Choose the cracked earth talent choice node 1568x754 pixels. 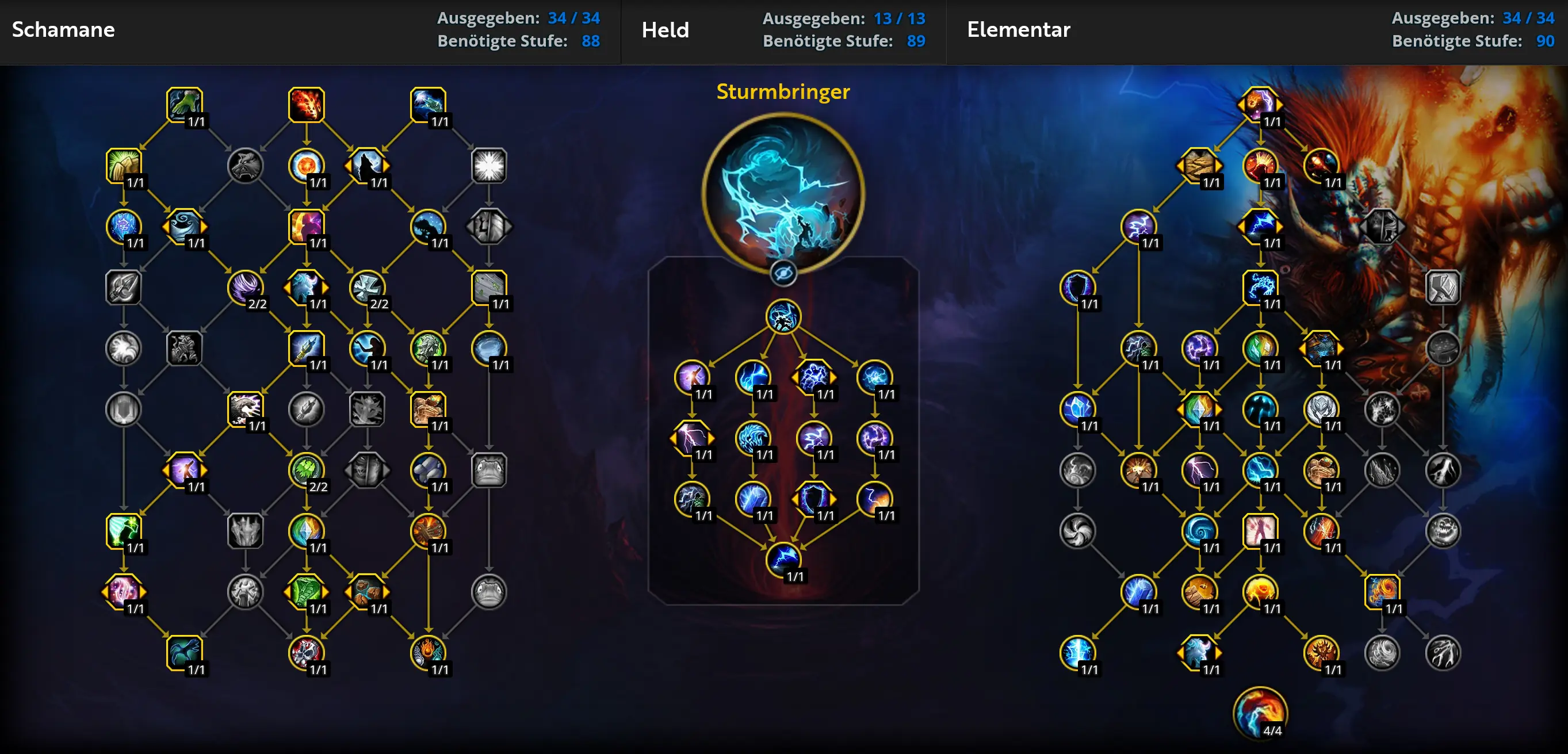point(1199,165)
